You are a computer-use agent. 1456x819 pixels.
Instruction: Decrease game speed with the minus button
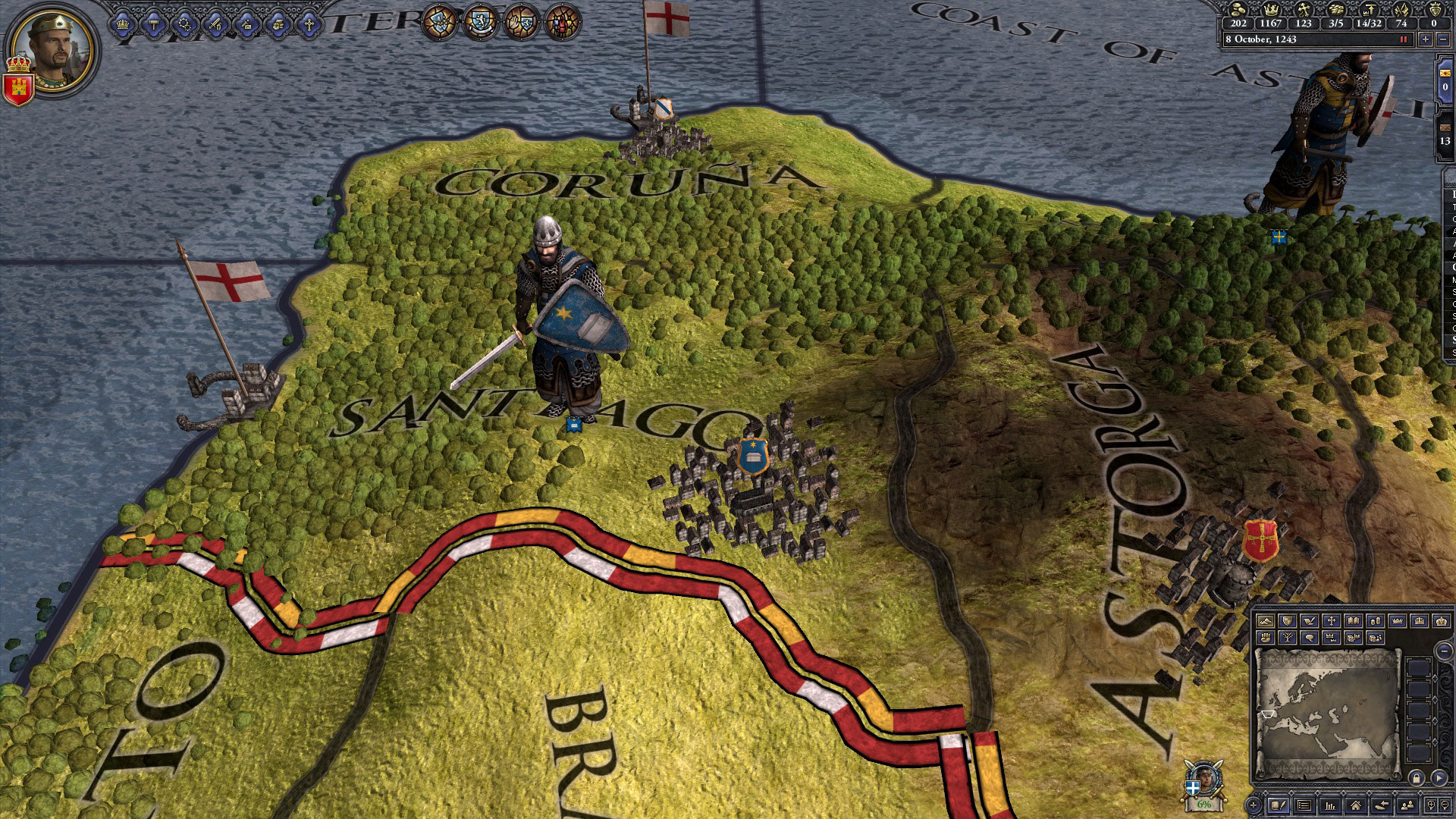(x=1442, y=39)
